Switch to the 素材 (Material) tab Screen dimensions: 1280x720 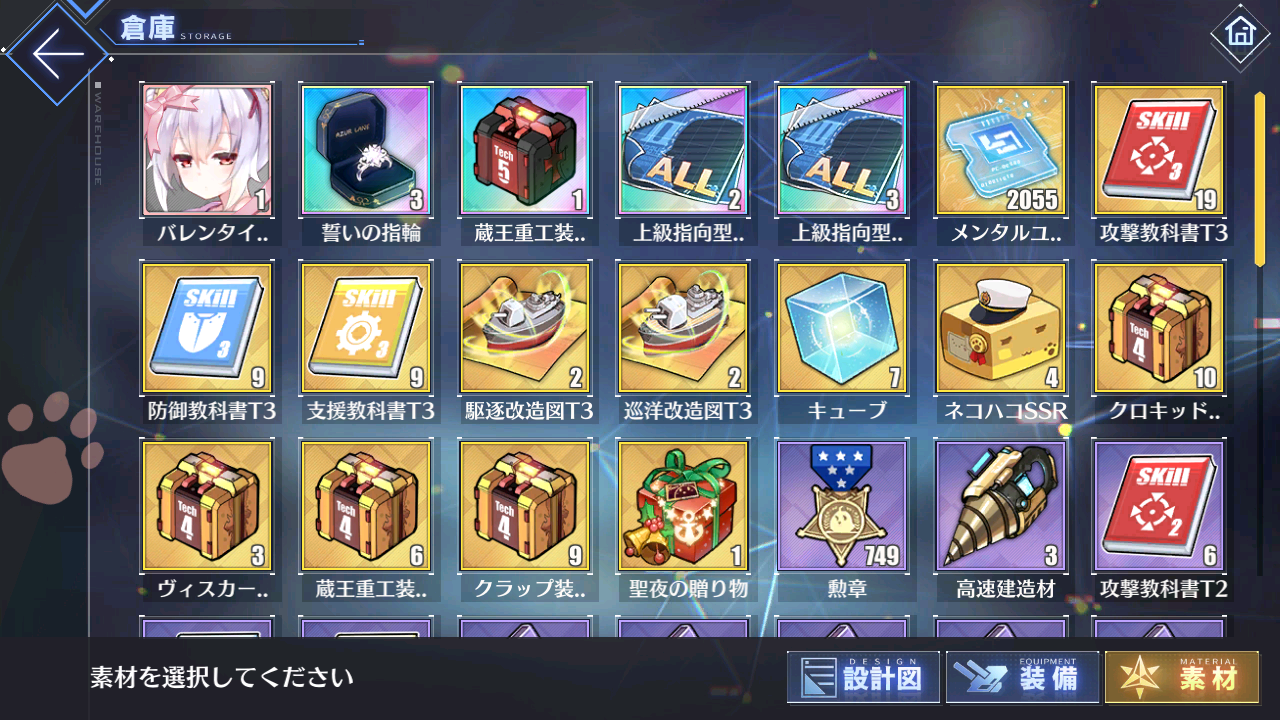pyautogui.click(x=1180, y=677)
